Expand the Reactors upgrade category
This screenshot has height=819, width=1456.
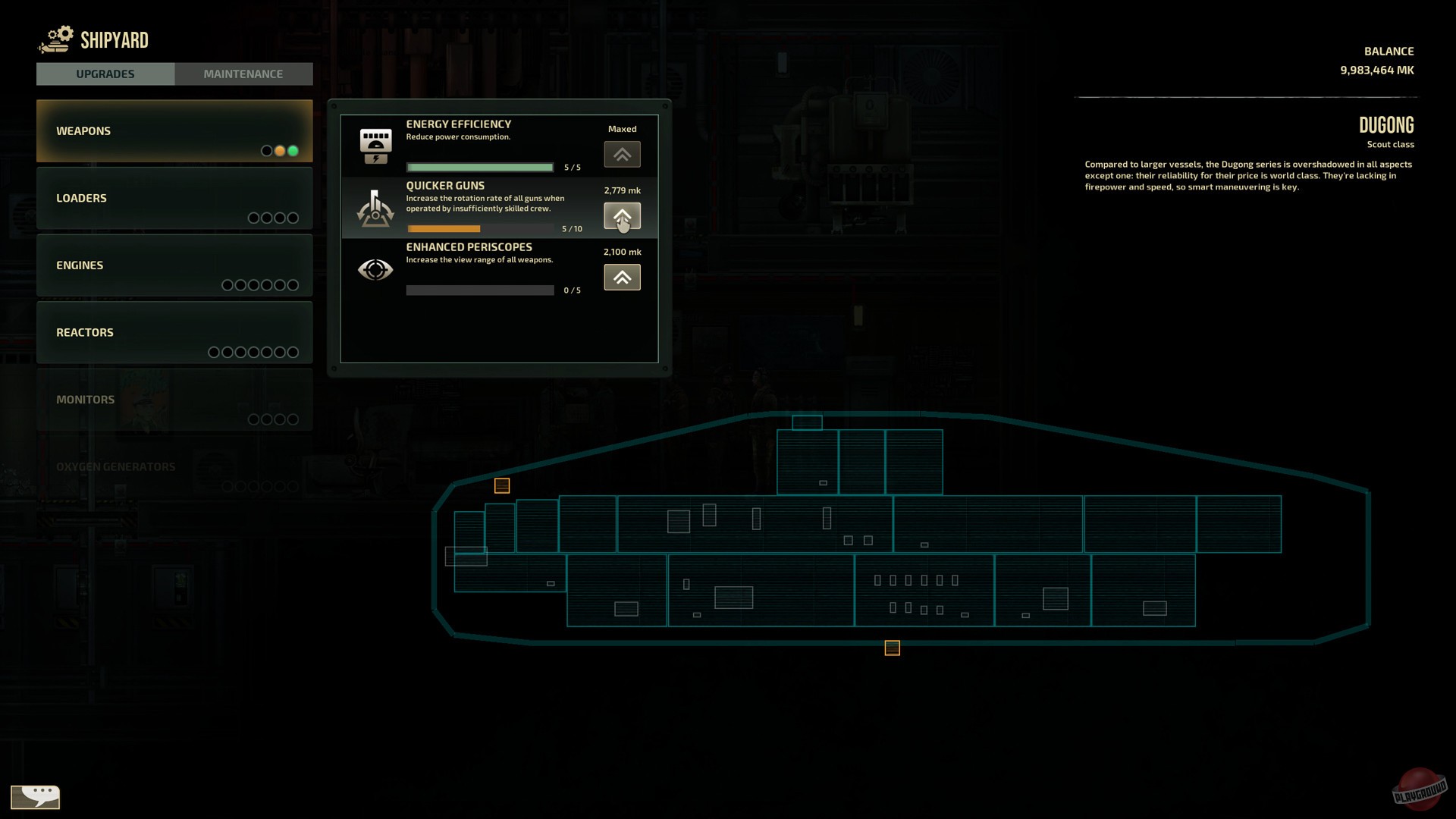[x=174, y=332]
